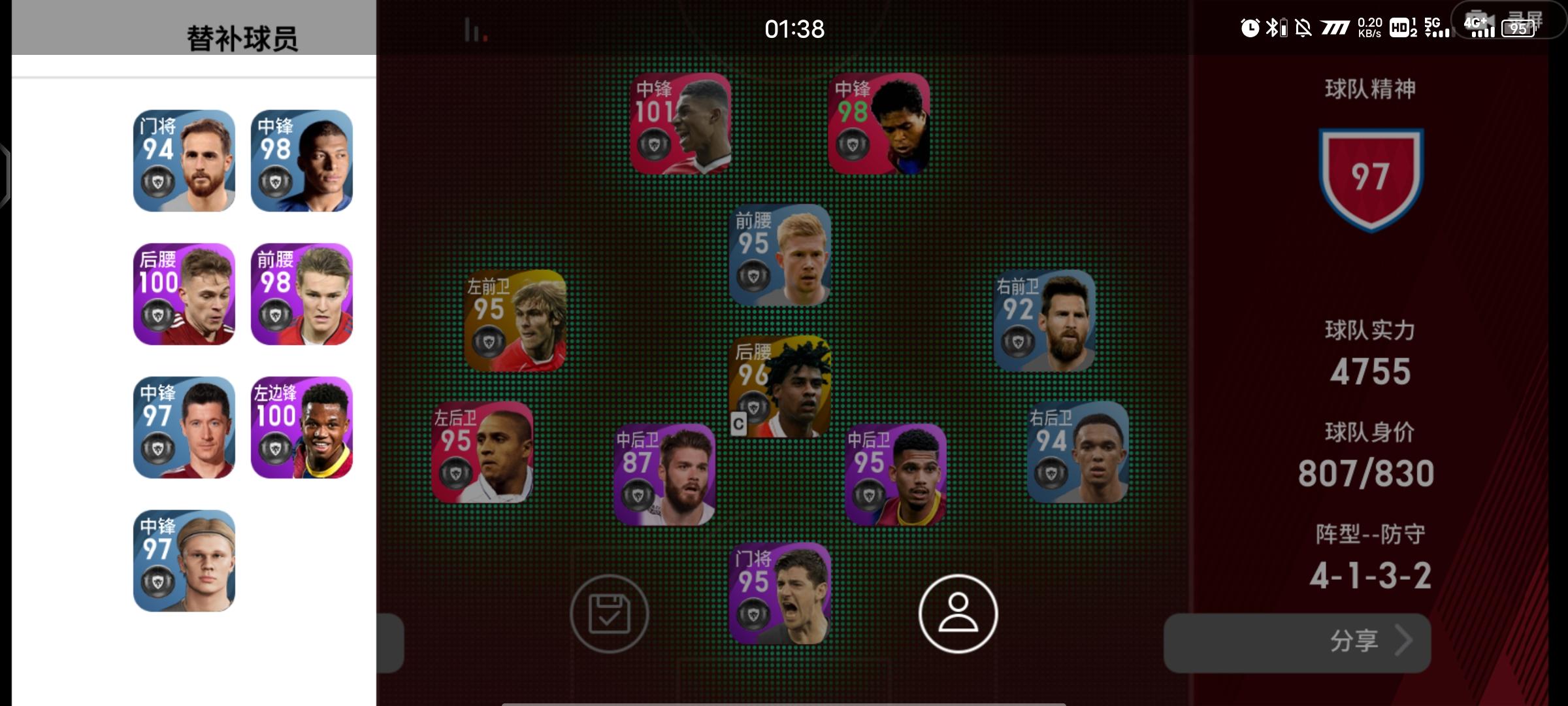Tap the save formation disk icon
Screen dimensions: 1568x706
point(610,614)
